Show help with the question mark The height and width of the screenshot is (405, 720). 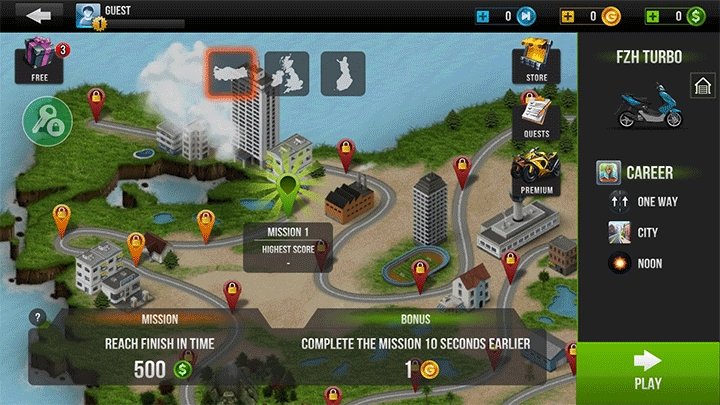(38, 318)
